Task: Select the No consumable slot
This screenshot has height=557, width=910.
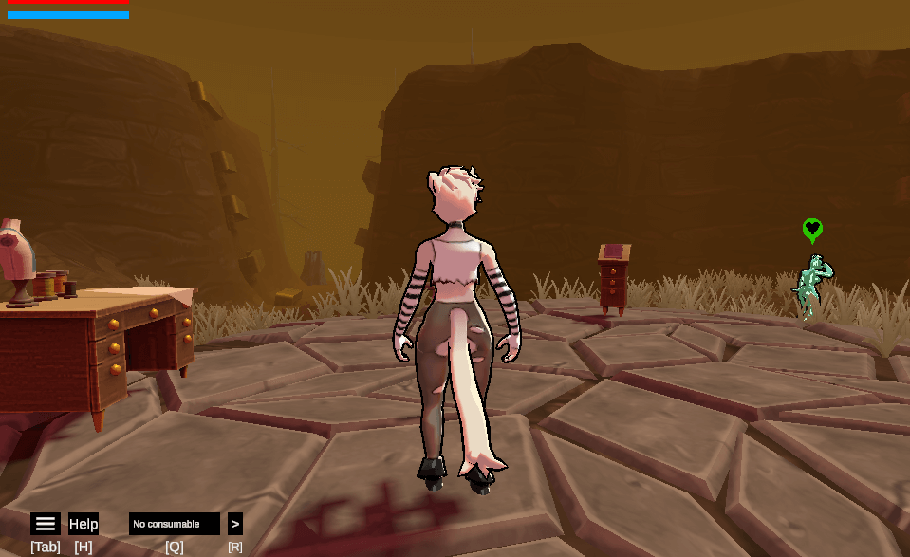Action: (174, 523)
